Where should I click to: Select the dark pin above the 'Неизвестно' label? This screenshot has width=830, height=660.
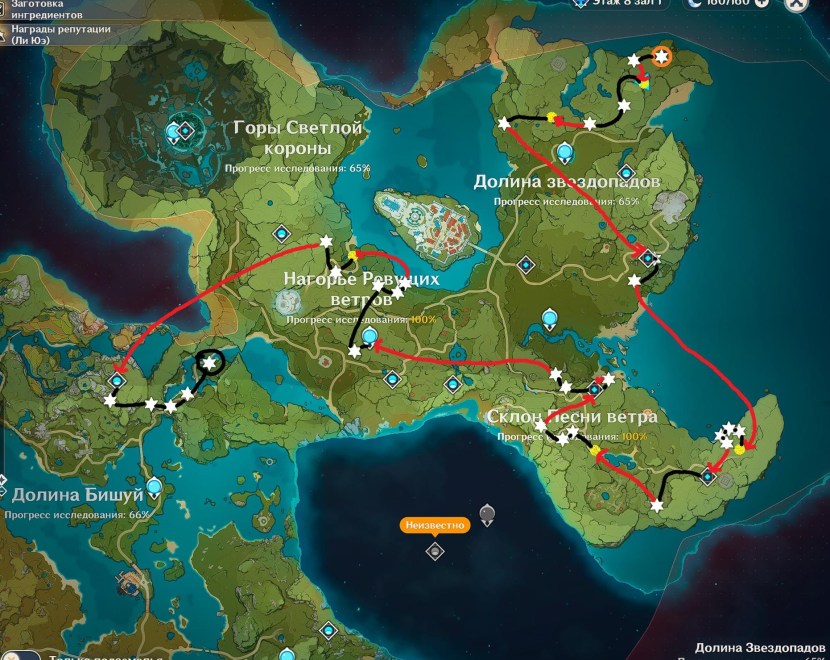pyautogui.click(x=487, y=514)
